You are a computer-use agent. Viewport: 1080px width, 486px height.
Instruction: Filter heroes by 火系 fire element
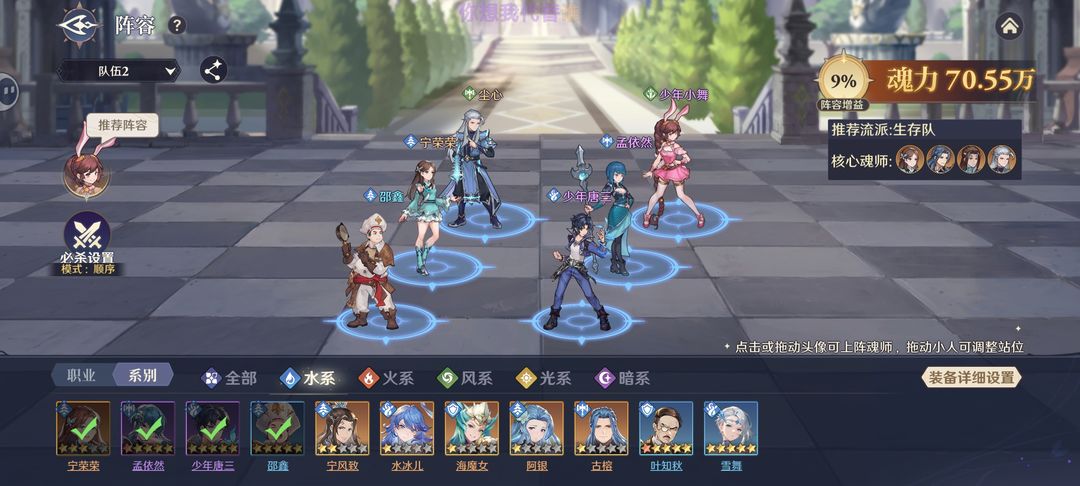coord(386,378)
